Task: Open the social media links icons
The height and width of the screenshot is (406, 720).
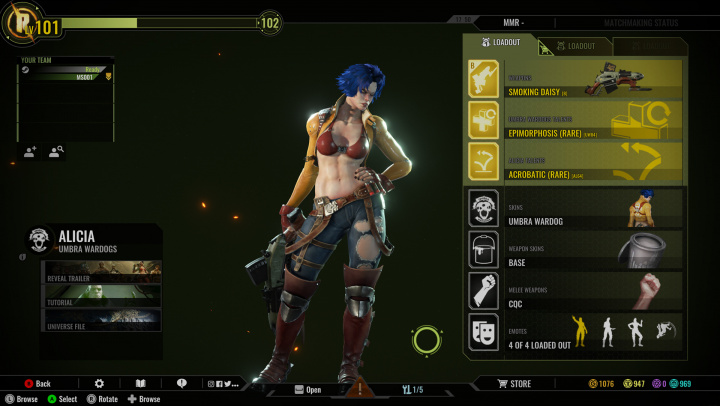Action: [x=222, y=384]
